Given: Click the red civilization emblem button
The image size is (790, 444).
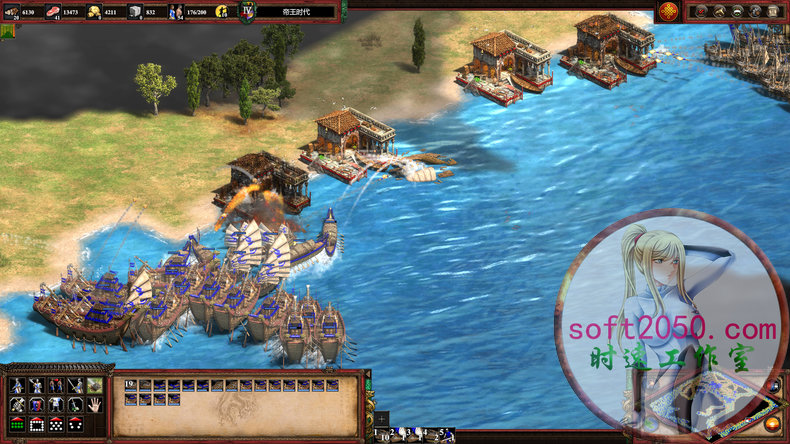Looking at the screenshot, I should click(x=670, y=11).
